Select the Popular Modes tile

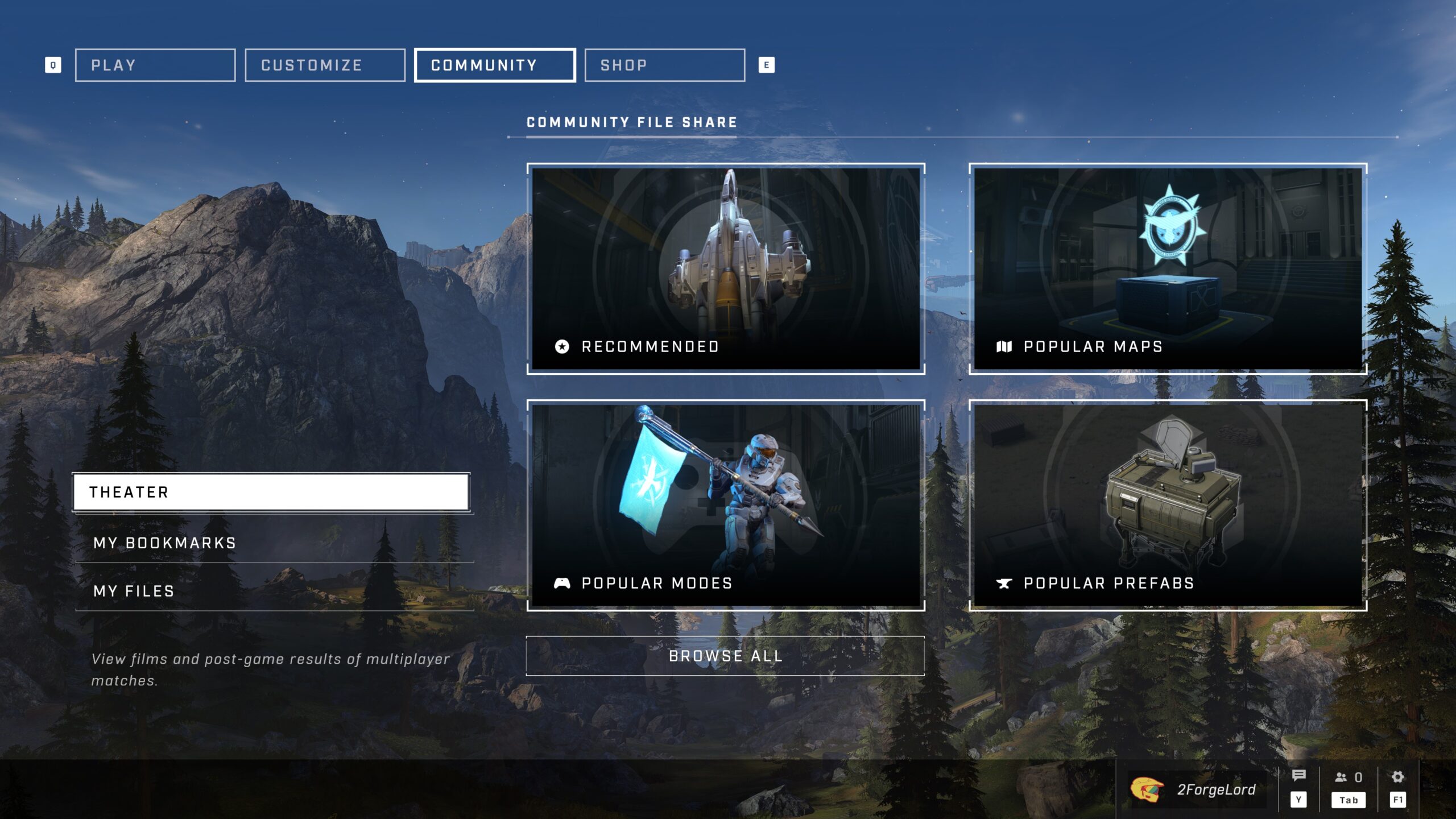pyautogui.click(x=726, y=505)
